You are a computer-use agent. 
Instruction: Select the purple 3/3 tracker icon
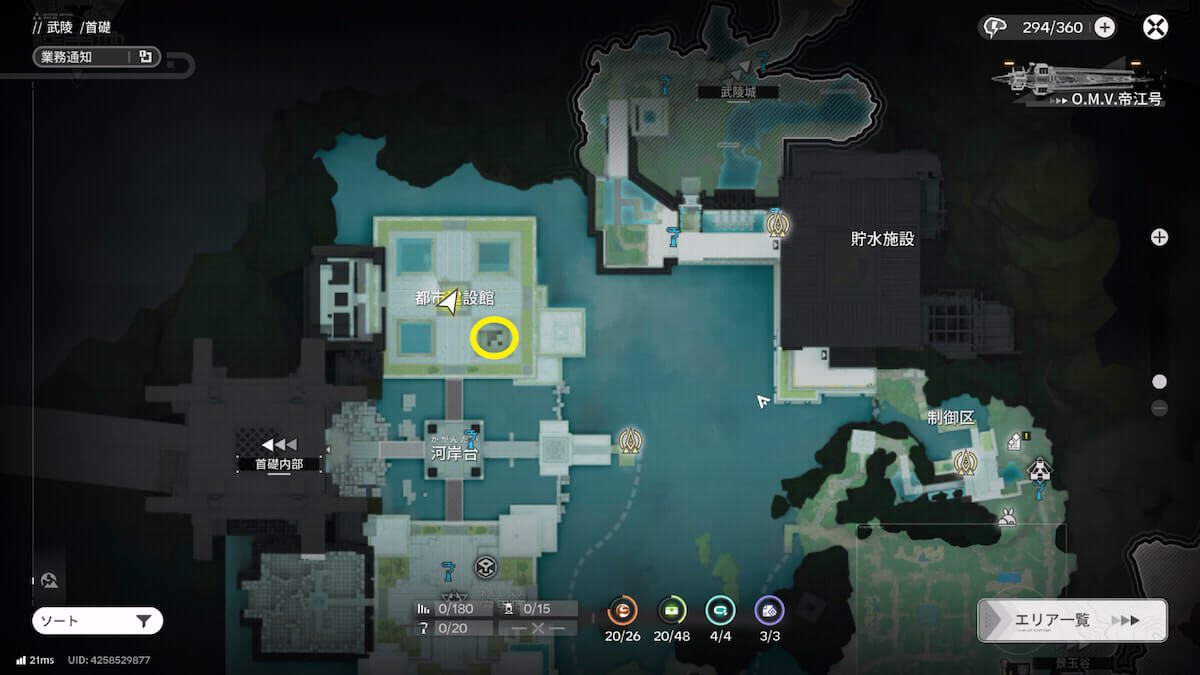(x=769, y=610)
